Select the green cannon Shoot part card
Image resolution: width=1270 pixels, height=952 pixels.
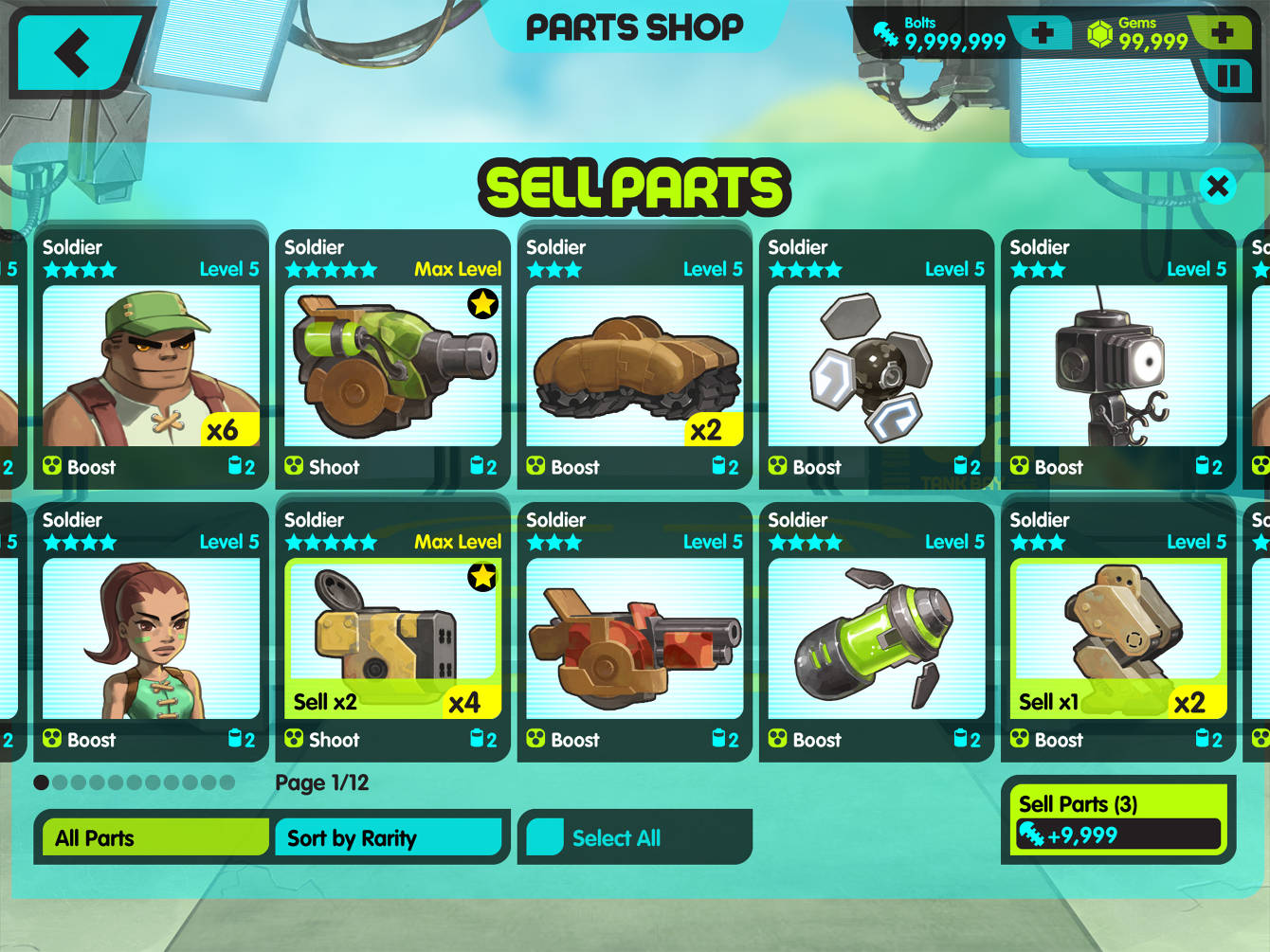(393, 360)
